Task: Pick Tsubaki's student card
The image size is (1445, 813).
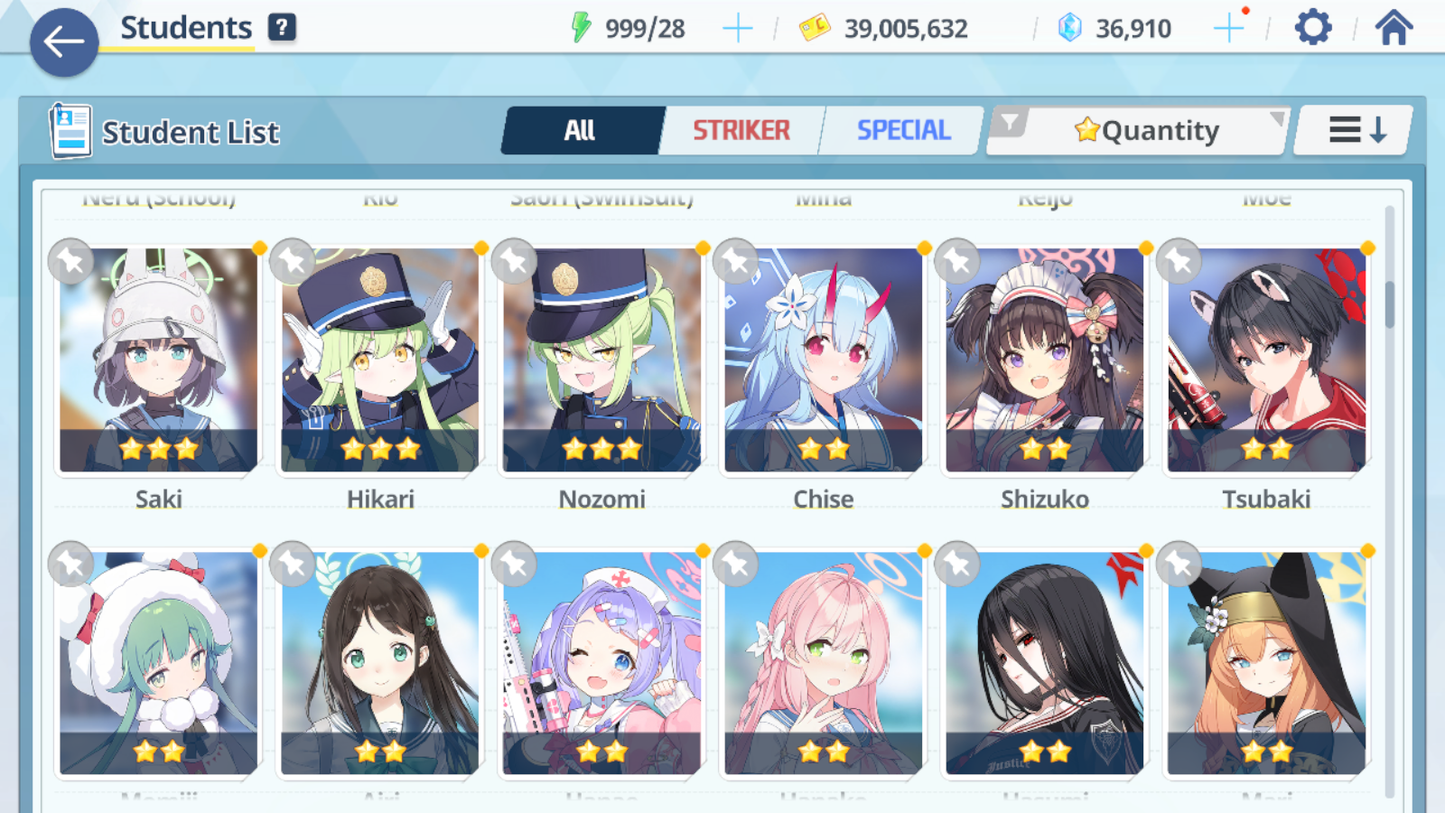Action: pos(1266,360)
